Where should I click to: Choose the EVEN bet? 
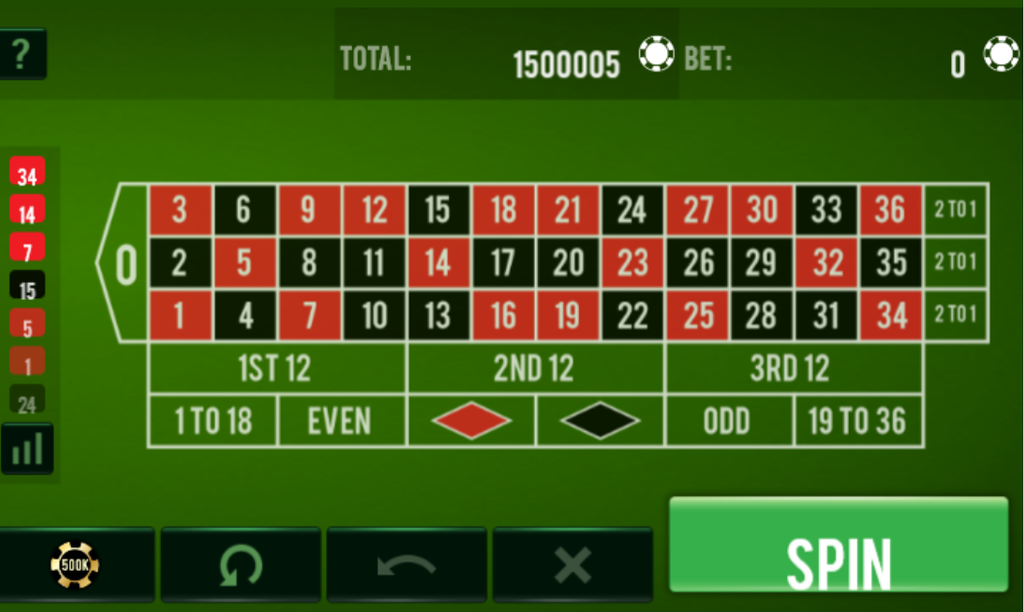coord(341,421)
